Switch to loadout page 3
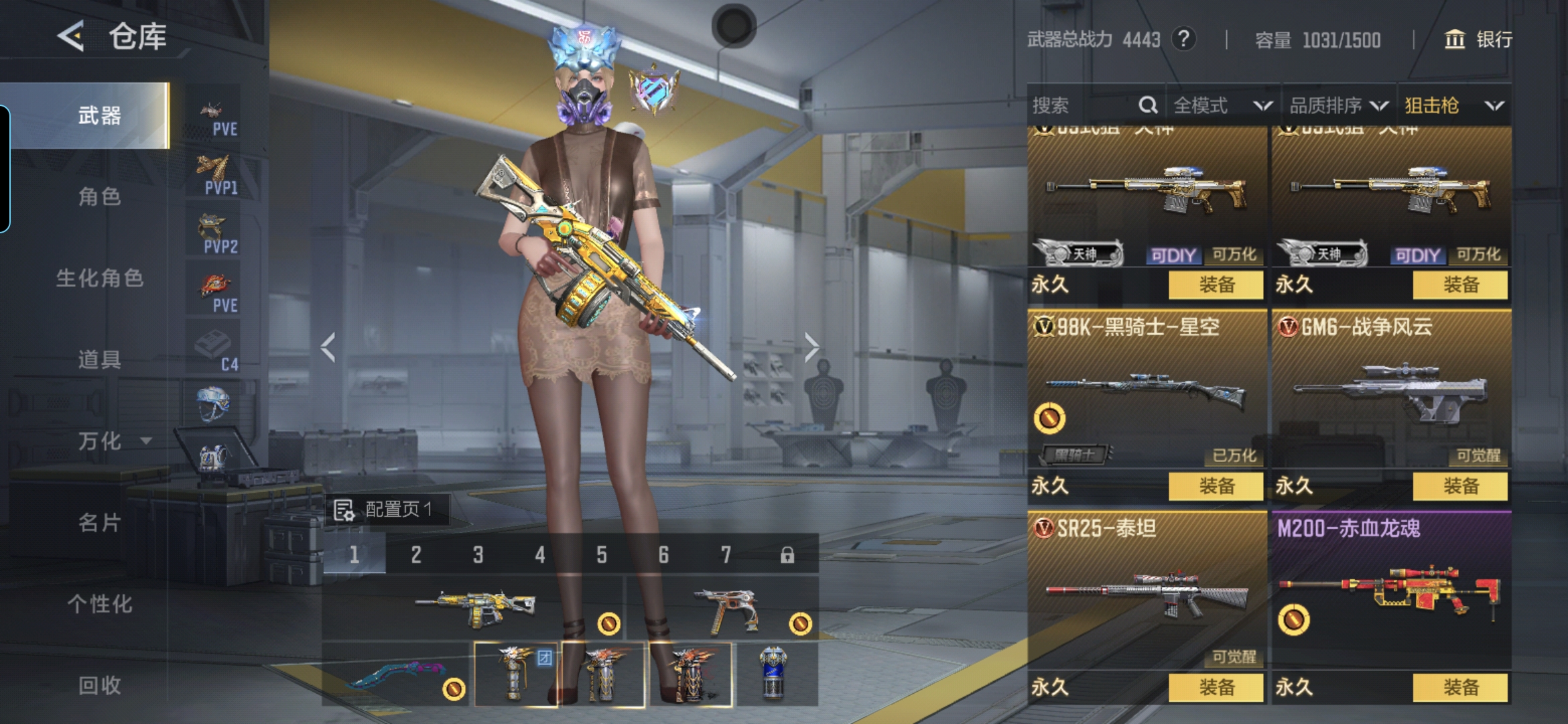The image size is (1568, 724). point(478,554)
